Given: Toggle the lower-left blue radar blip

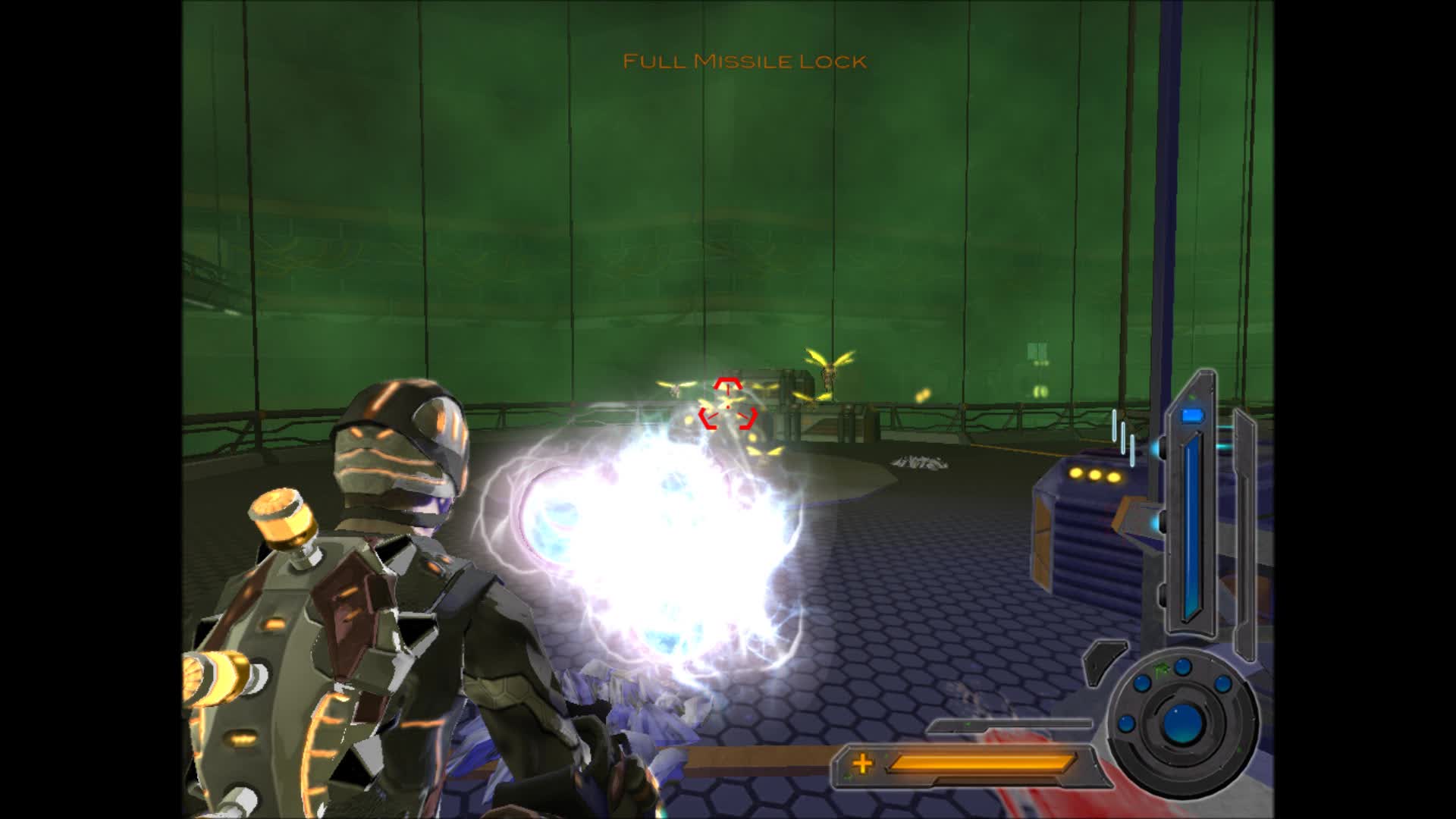Looking at the screenshot, I should point(1125,724).
